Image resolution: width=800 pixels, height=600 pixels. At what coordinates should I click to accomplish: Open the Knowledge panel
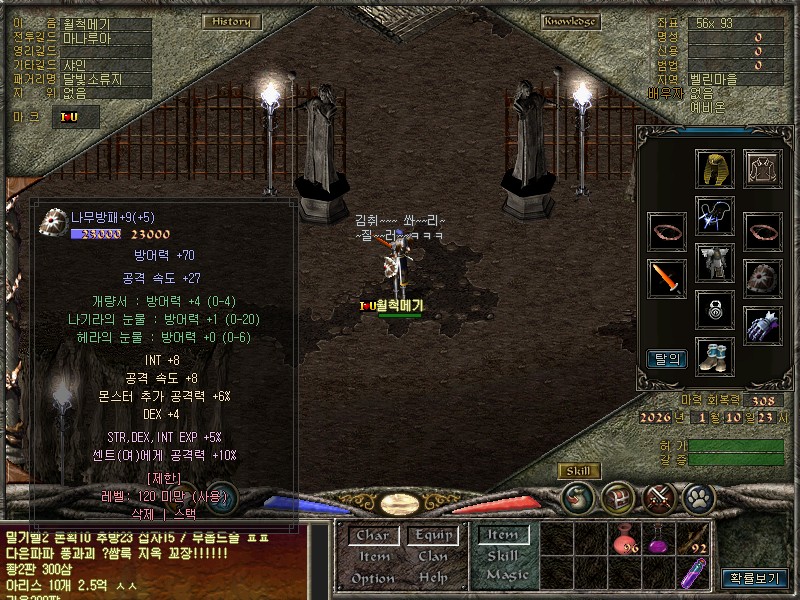point(571,21)
